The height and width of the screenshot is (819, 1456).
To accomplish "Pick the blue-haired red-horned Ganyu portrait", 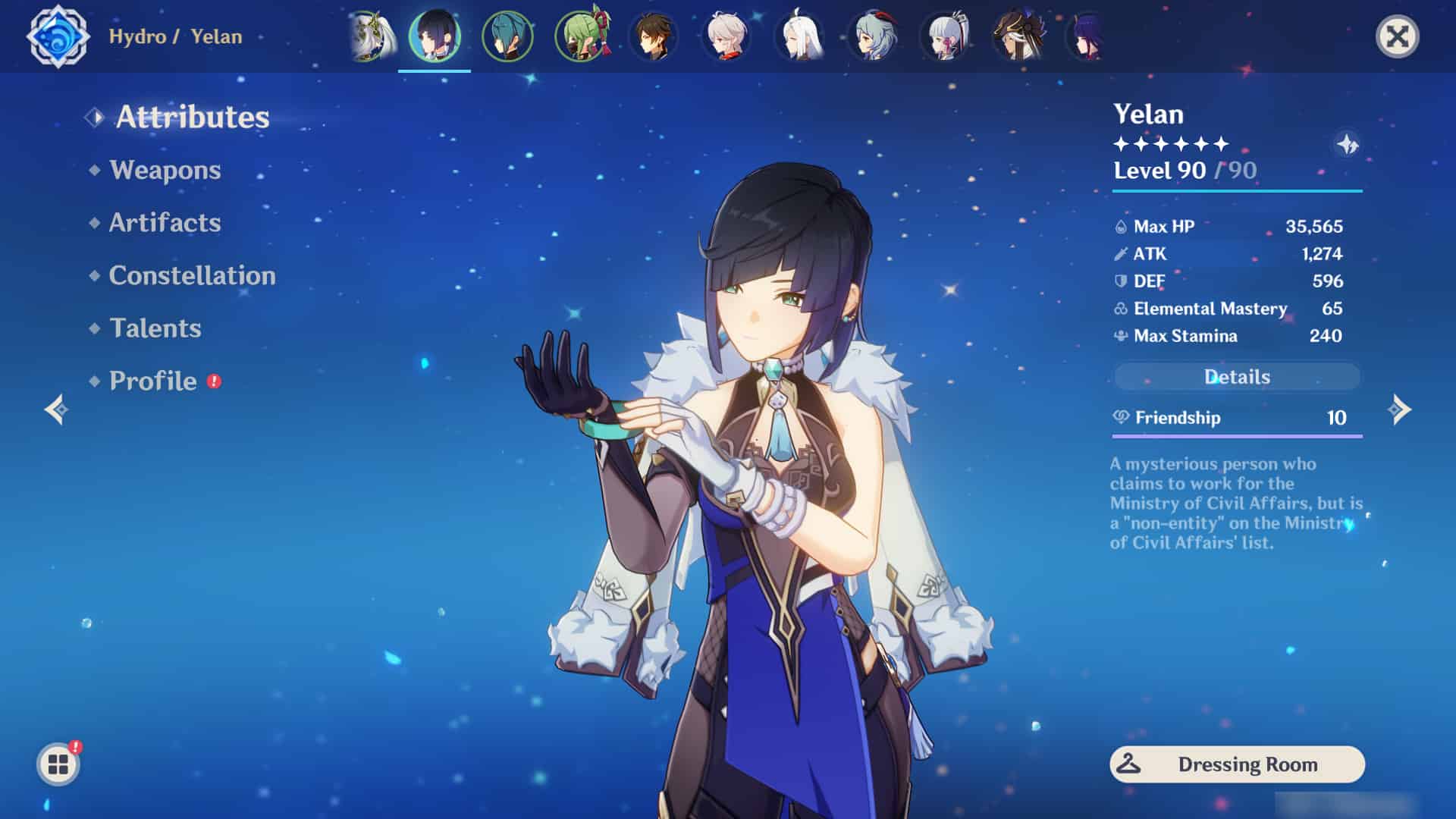I will (x=872, y=36).
